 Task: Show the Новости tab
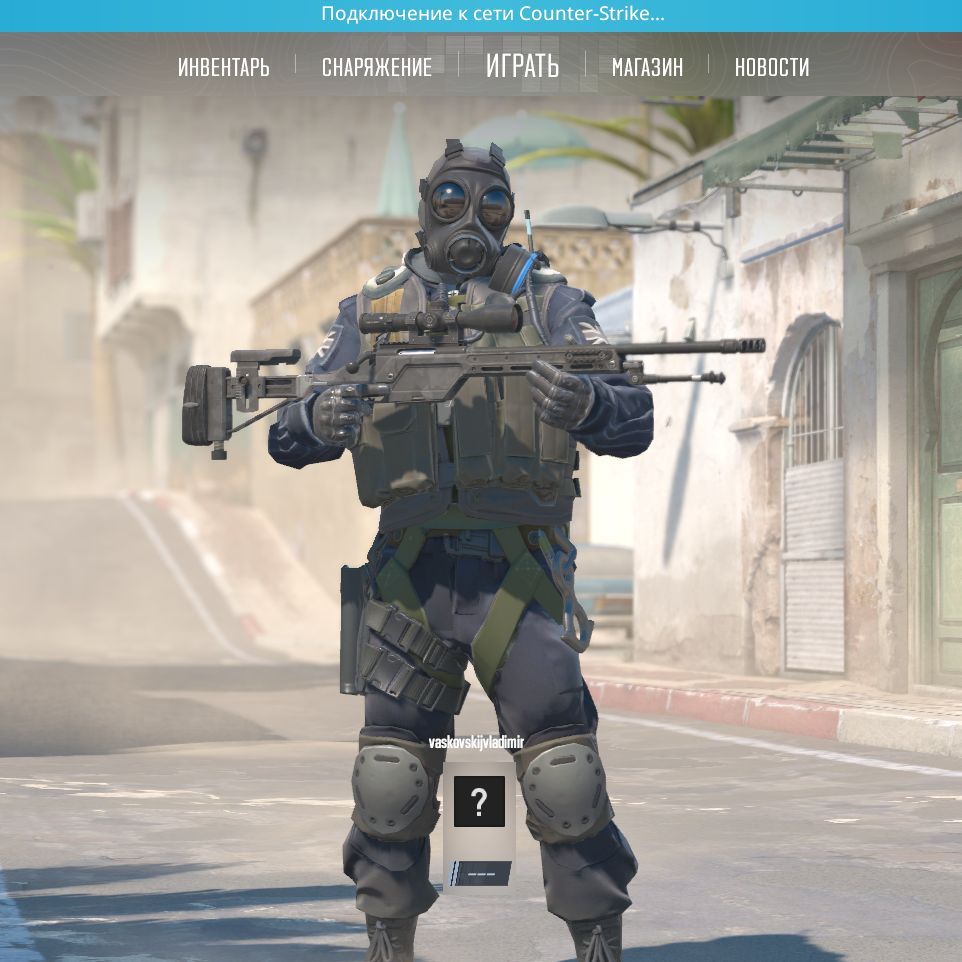coord(771,67)
